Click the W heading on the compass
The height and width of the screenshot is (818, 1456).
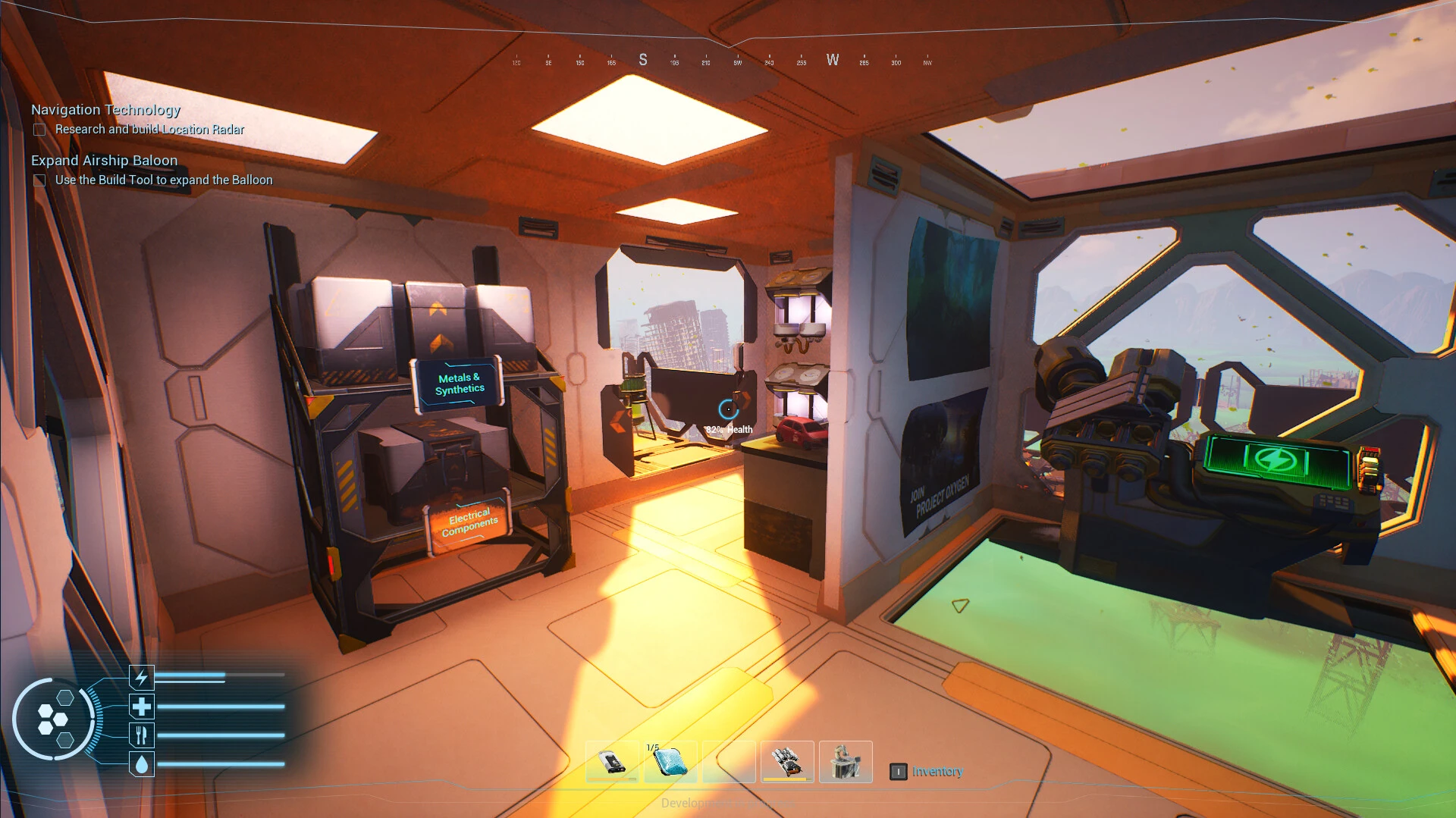(x=833, y=60)
